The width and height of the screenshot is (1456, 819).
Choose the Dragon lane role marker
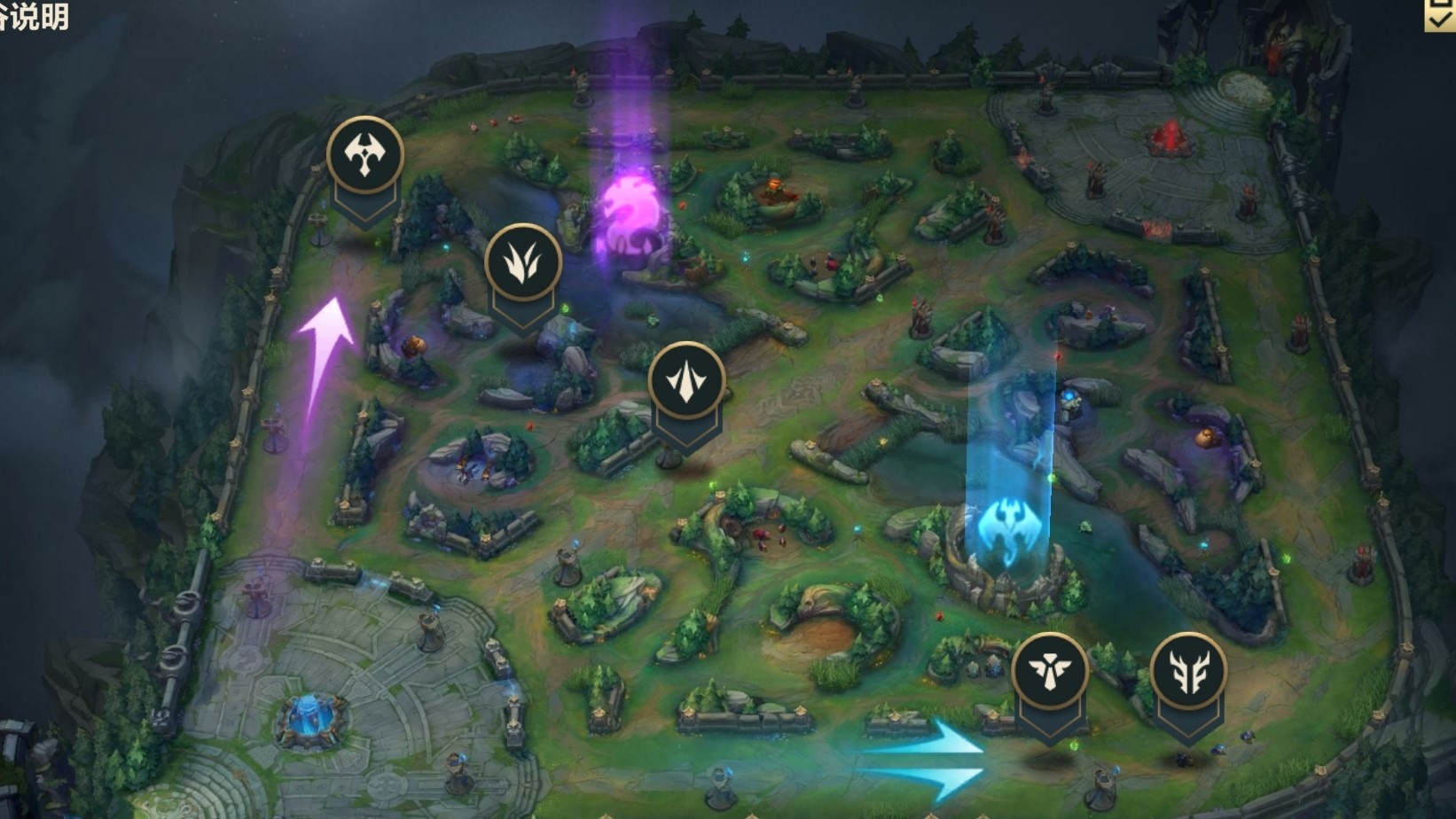click(1188, 671)
